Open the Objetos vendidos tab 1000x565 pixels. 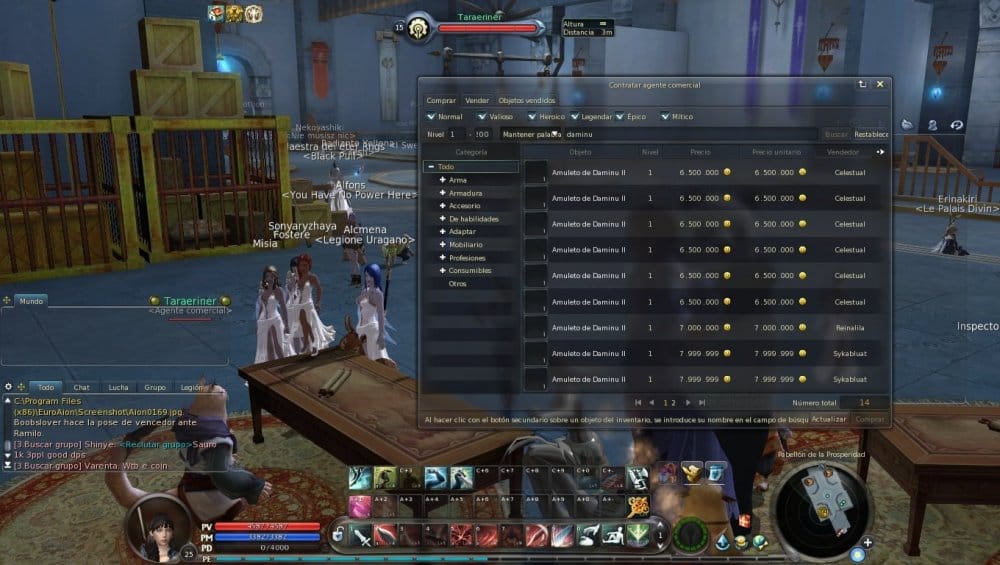pos(526,101)
